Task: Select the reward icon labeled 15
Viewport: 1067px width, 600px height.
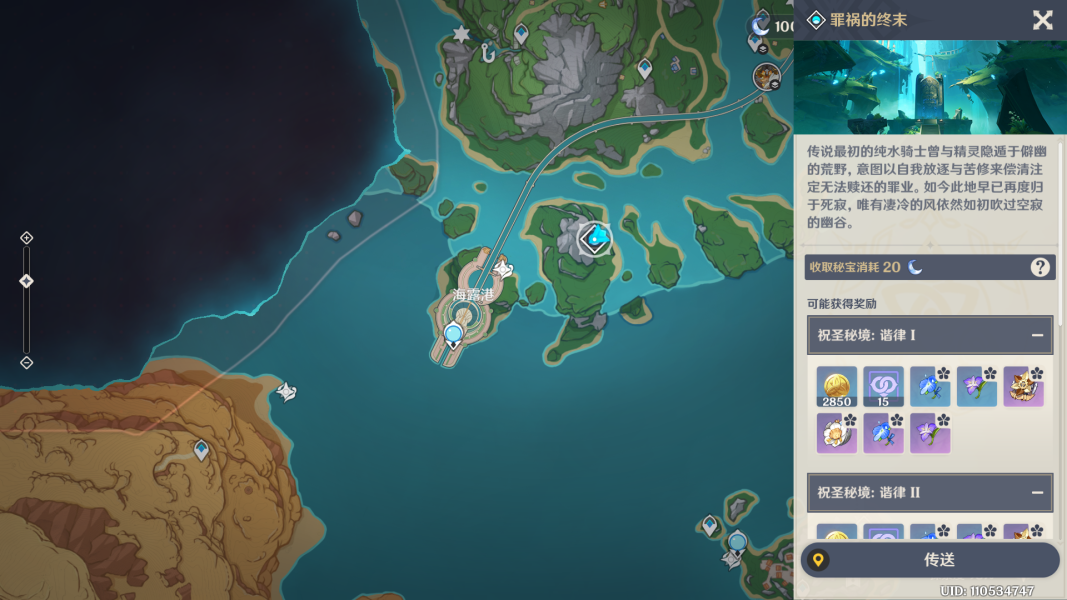Action: [x=883, y=386]
